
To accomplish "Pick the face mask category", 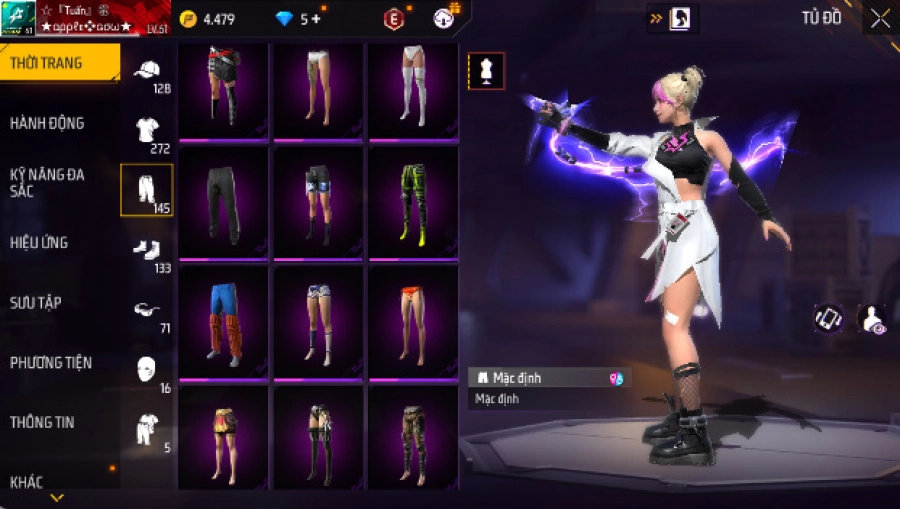I will click(x=147, y=368).
